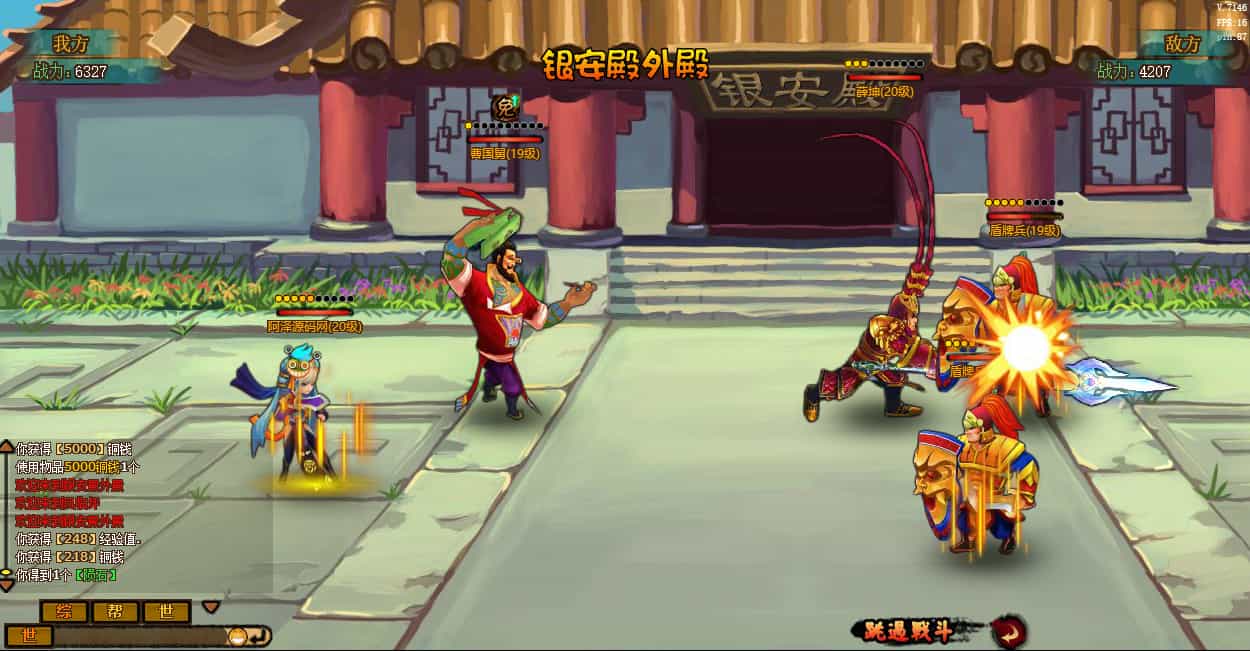Send the chat message with enter arrow
Viewport: 1250px width, 651px height.
pyautogui.click(x=259, y=635)
